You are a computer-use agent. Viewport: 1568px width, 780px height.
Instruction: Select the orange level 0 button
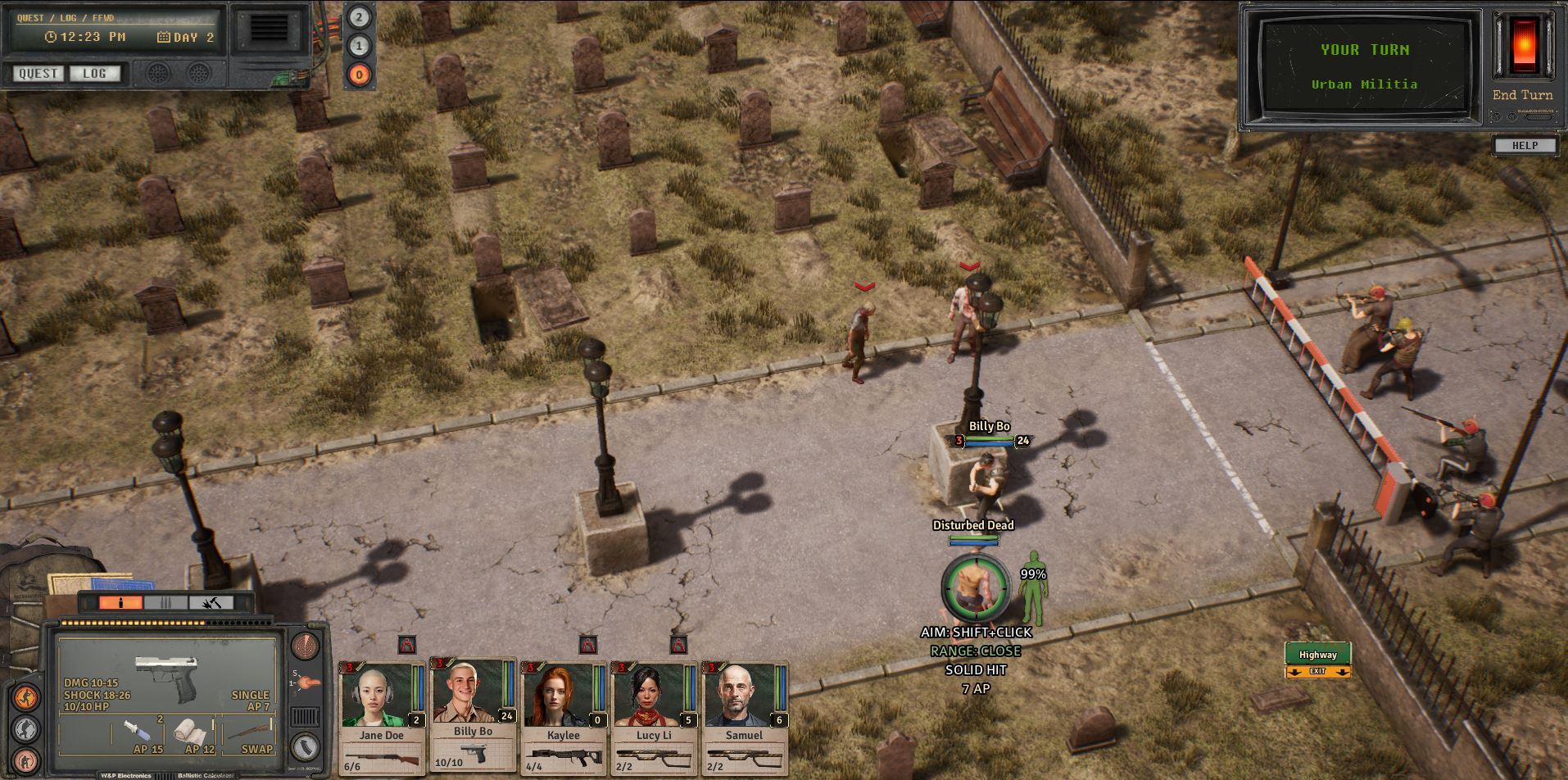[359, 75]
